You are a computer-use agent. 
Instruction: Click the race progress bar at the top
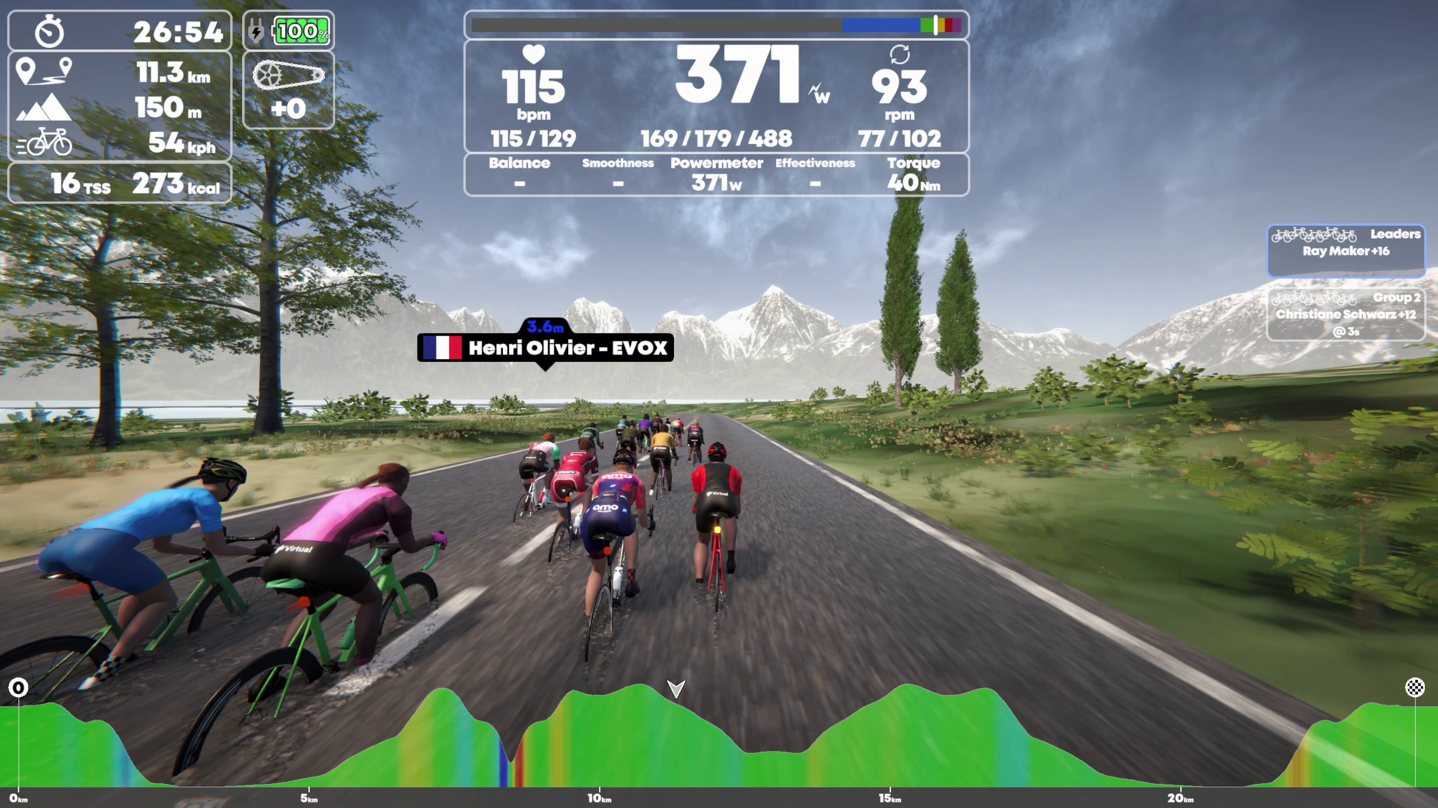(717, 24)
